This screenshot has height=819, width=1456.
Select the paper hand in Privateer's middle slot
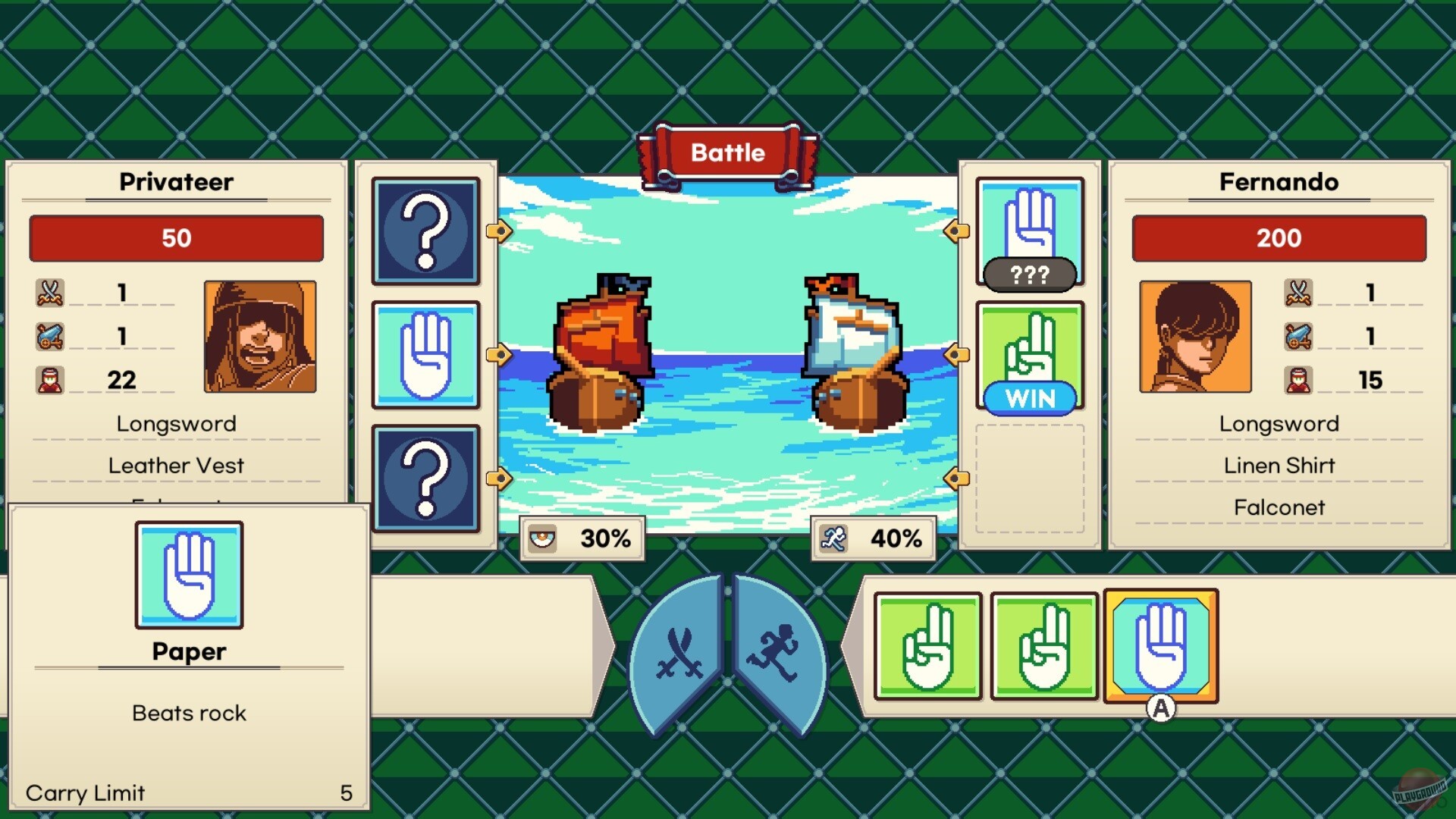click(x=425, y=356)
